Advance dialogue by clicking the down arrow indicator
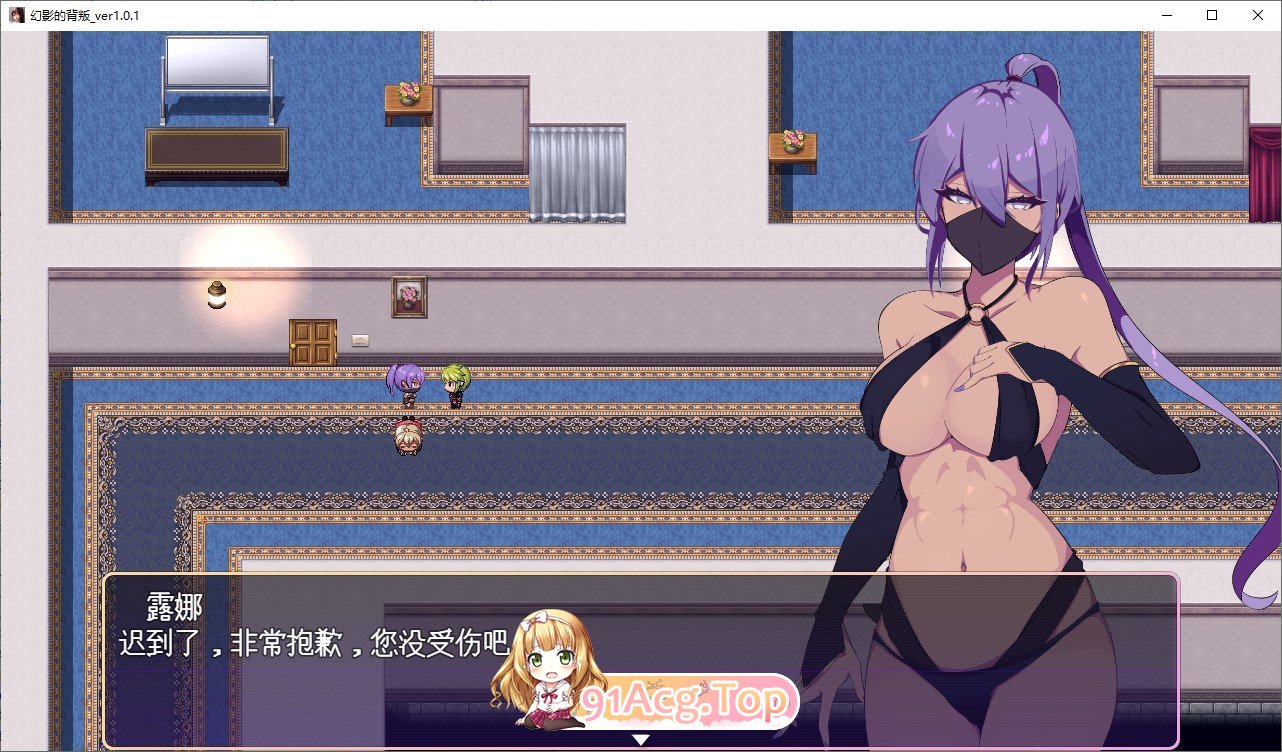Image resolution: width=1282 pixels, height=752 pixels. pos(640,740)
